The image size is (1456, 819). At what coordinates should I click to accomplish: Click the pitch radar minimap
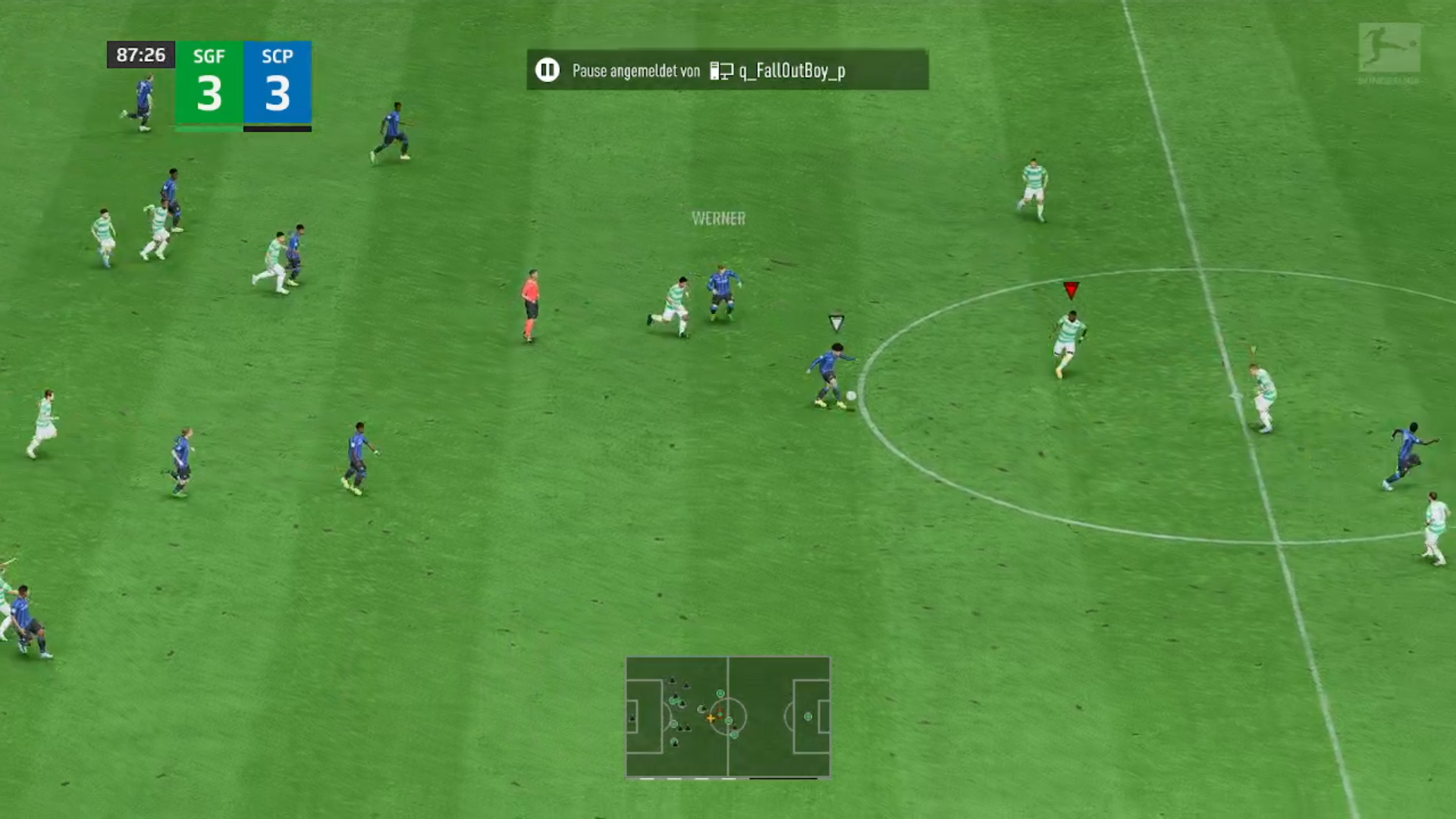(x=728, y=717)
